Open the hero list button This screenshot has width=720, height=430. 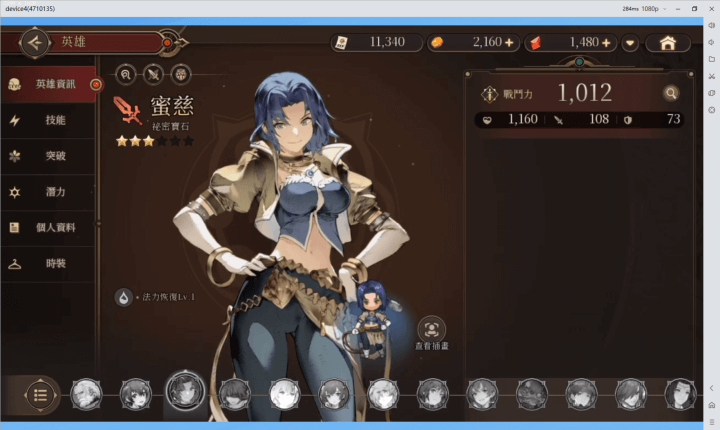tap(40, 393)
